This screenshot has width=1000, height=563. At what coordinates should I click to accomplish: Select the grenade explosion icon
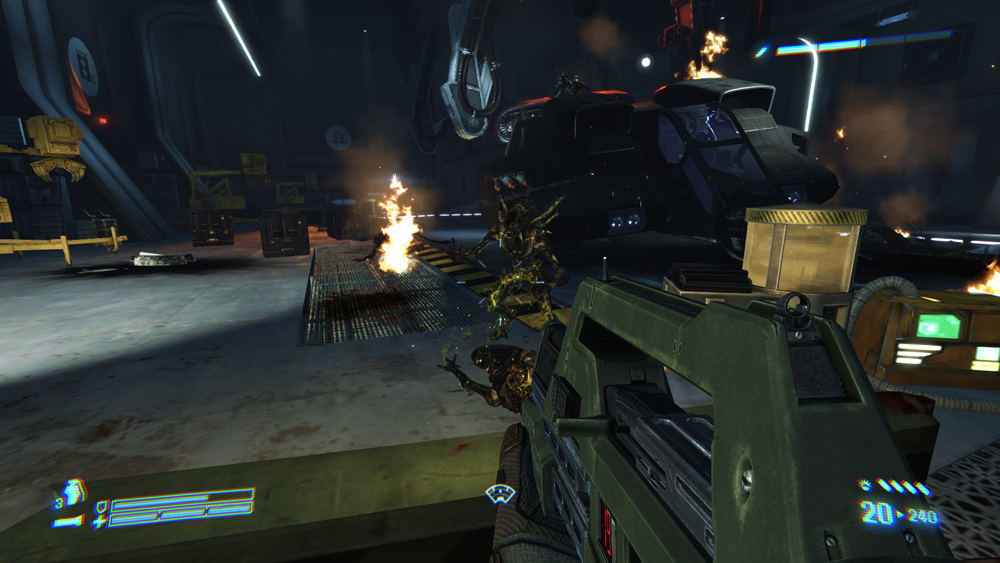pos(865,487)
